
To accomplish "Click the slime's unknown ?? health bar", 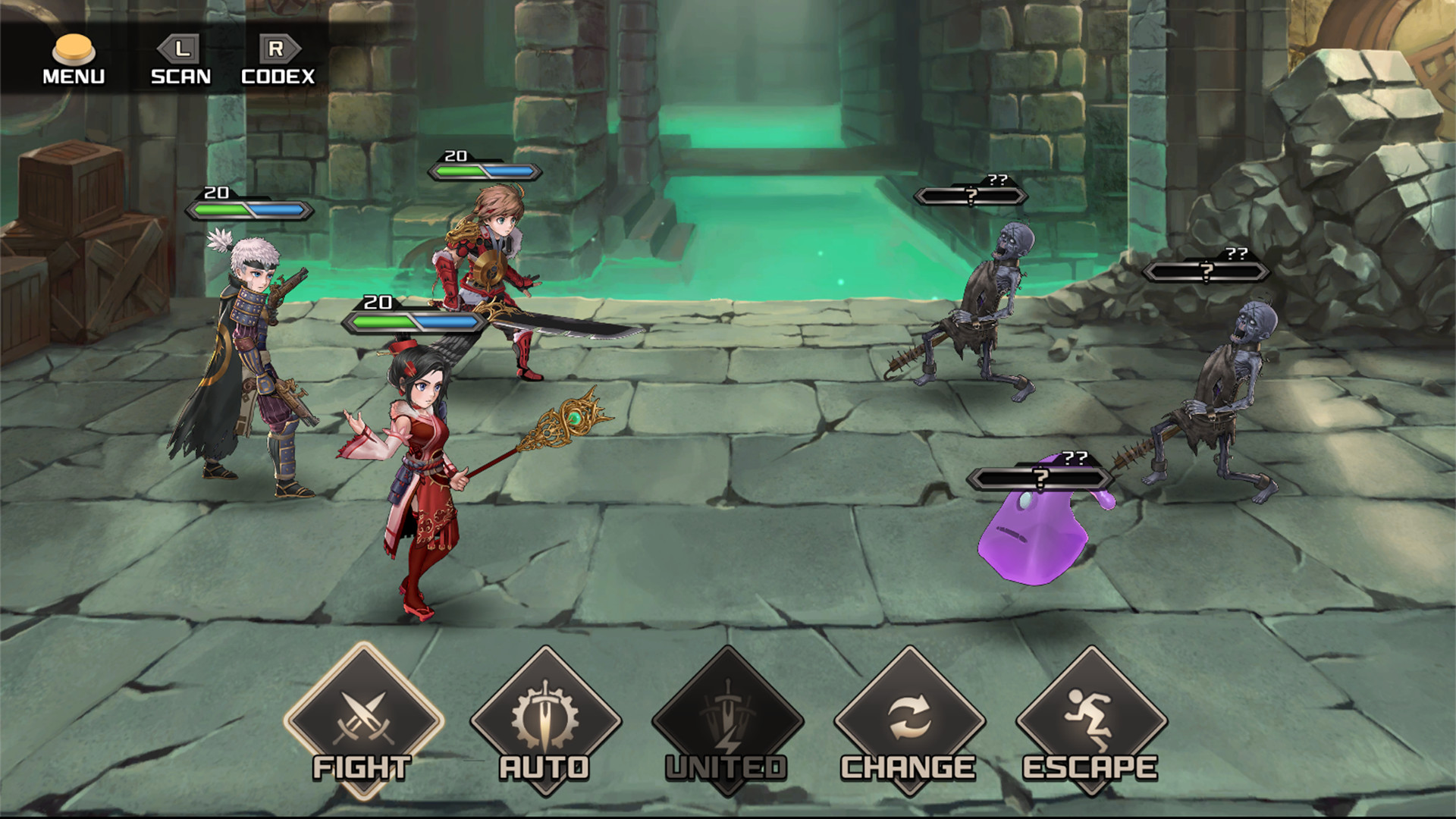I will (x=1039, y=476).
